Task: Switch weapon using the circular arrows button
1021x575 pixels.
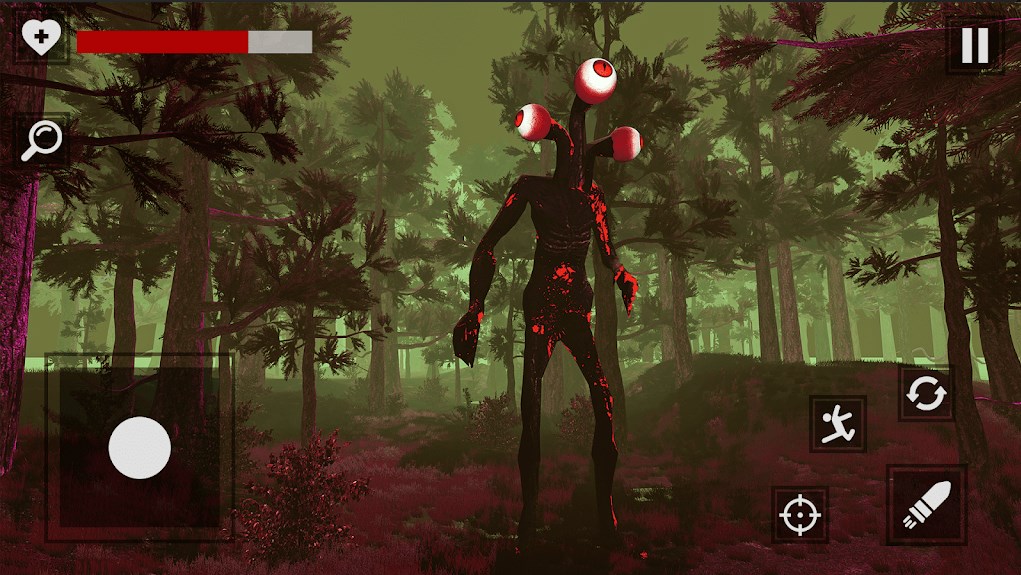Action: pos(925,393)
